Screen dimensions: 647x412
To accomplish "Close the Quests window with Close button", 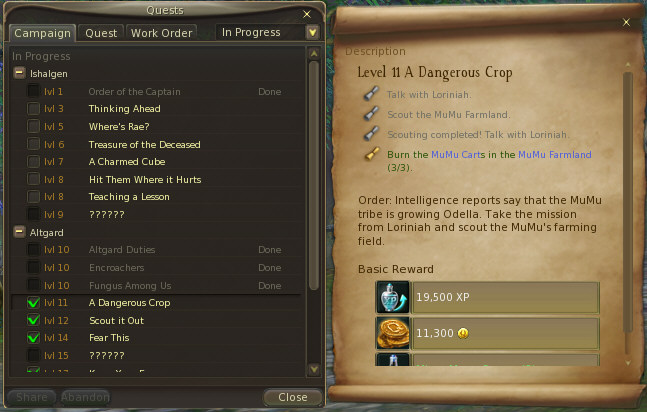I will pyautogui.click(x=292, y=397).
